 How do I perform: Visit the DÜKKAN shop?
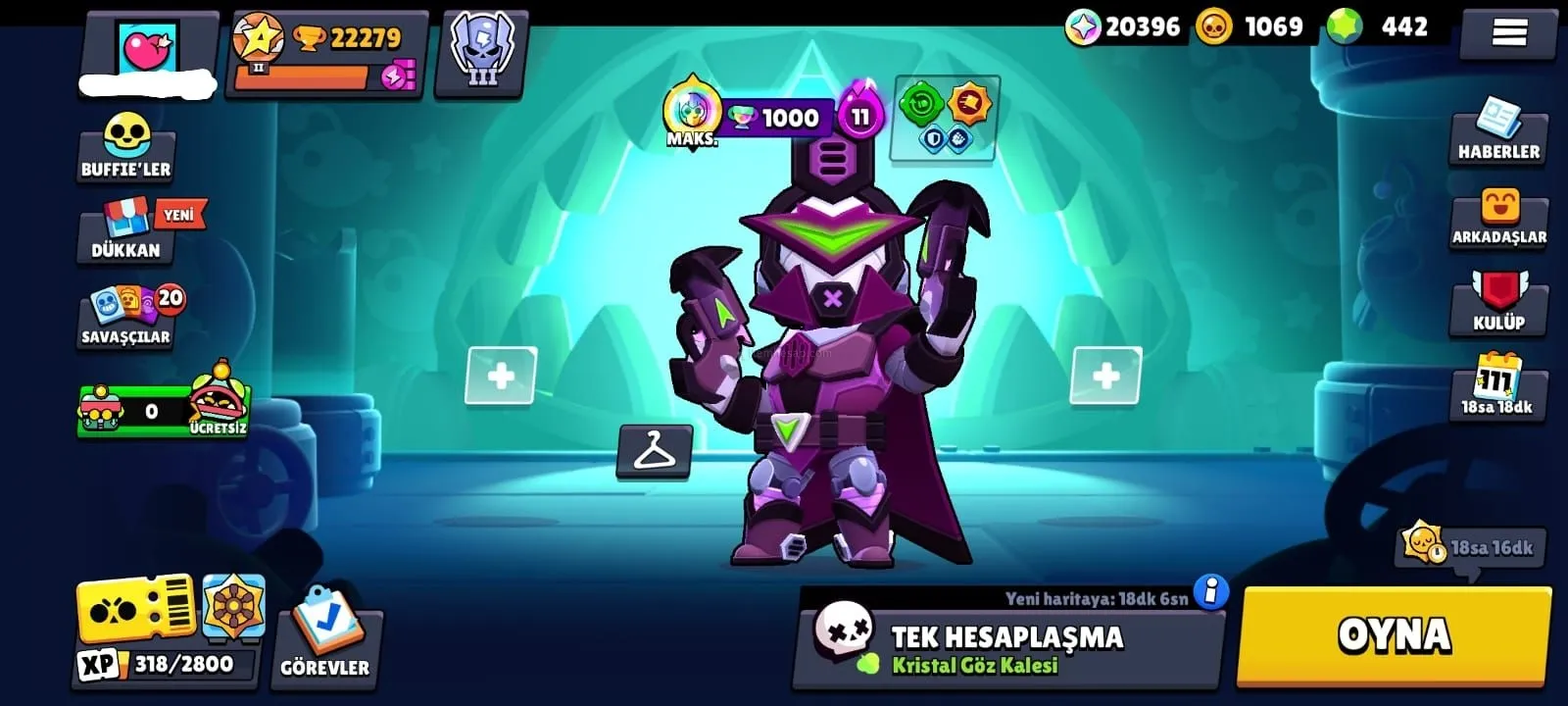click(127, 231)
